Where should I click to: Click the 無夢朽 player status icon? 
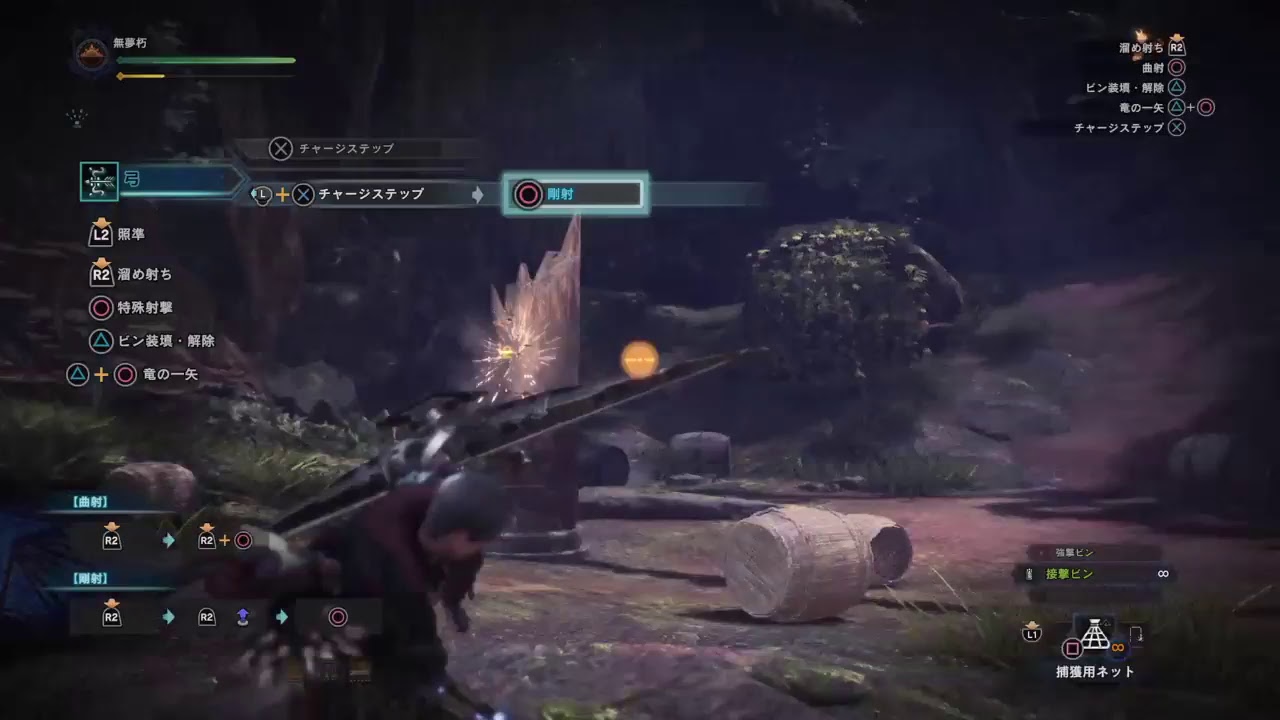click(93, 53)
